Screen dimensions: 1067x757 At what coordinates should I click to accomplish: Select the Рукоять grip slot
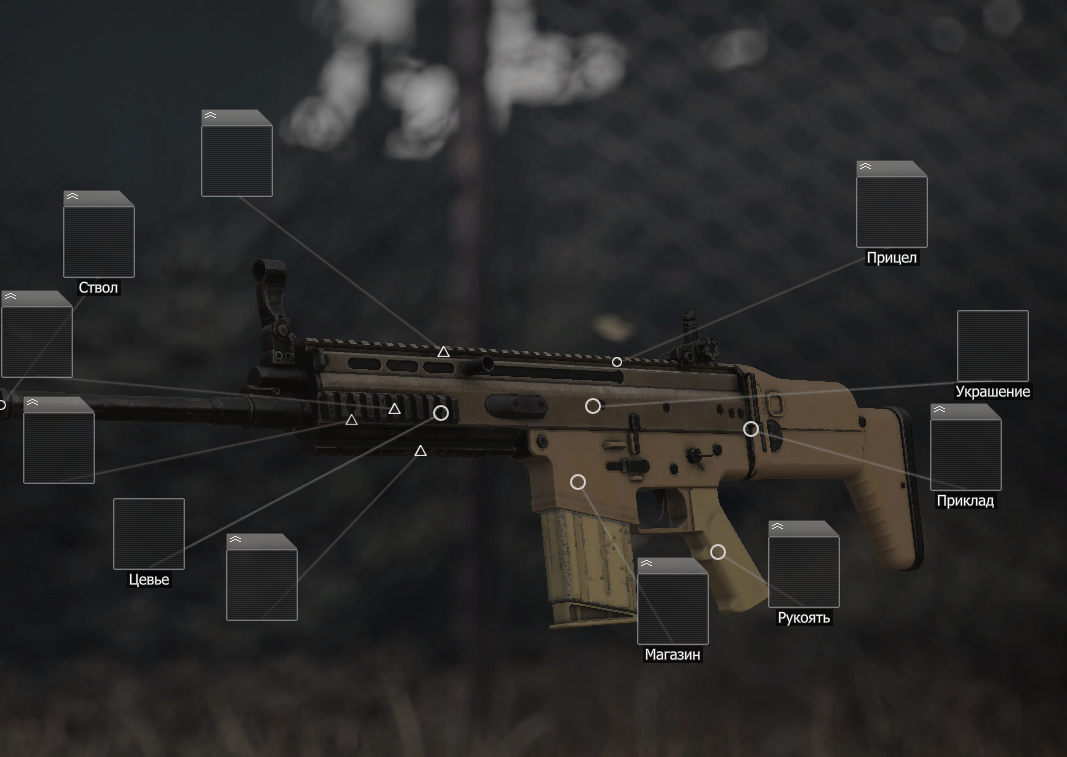click(803, 566)
